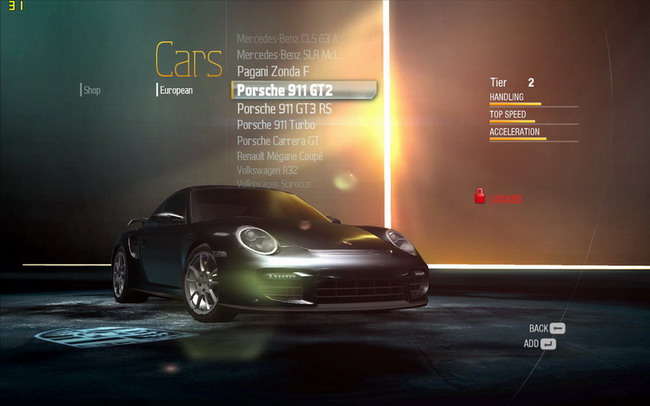The image size is (650, 406).
Task: Open the Shop category
Action: pyautogui.click(x=92, y=90)
